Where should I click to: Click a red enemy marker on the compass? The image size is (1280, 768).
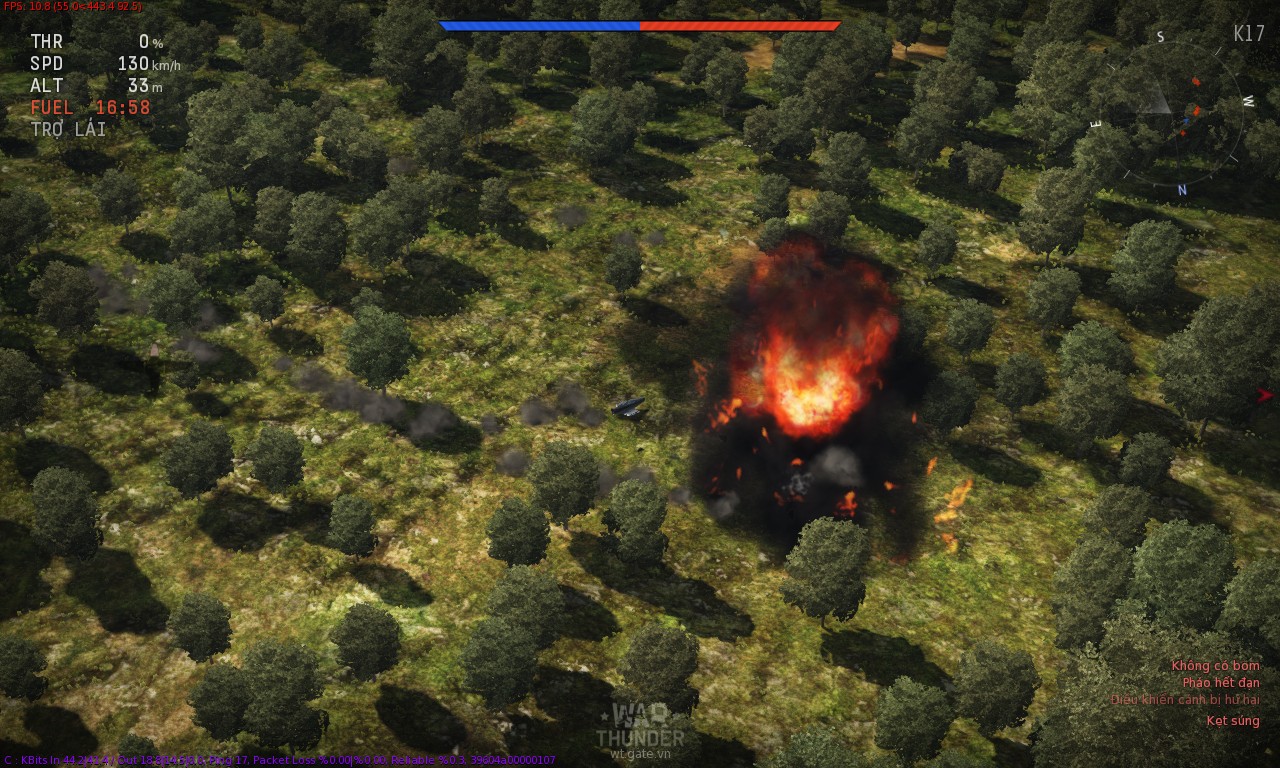click(1196, 83)
